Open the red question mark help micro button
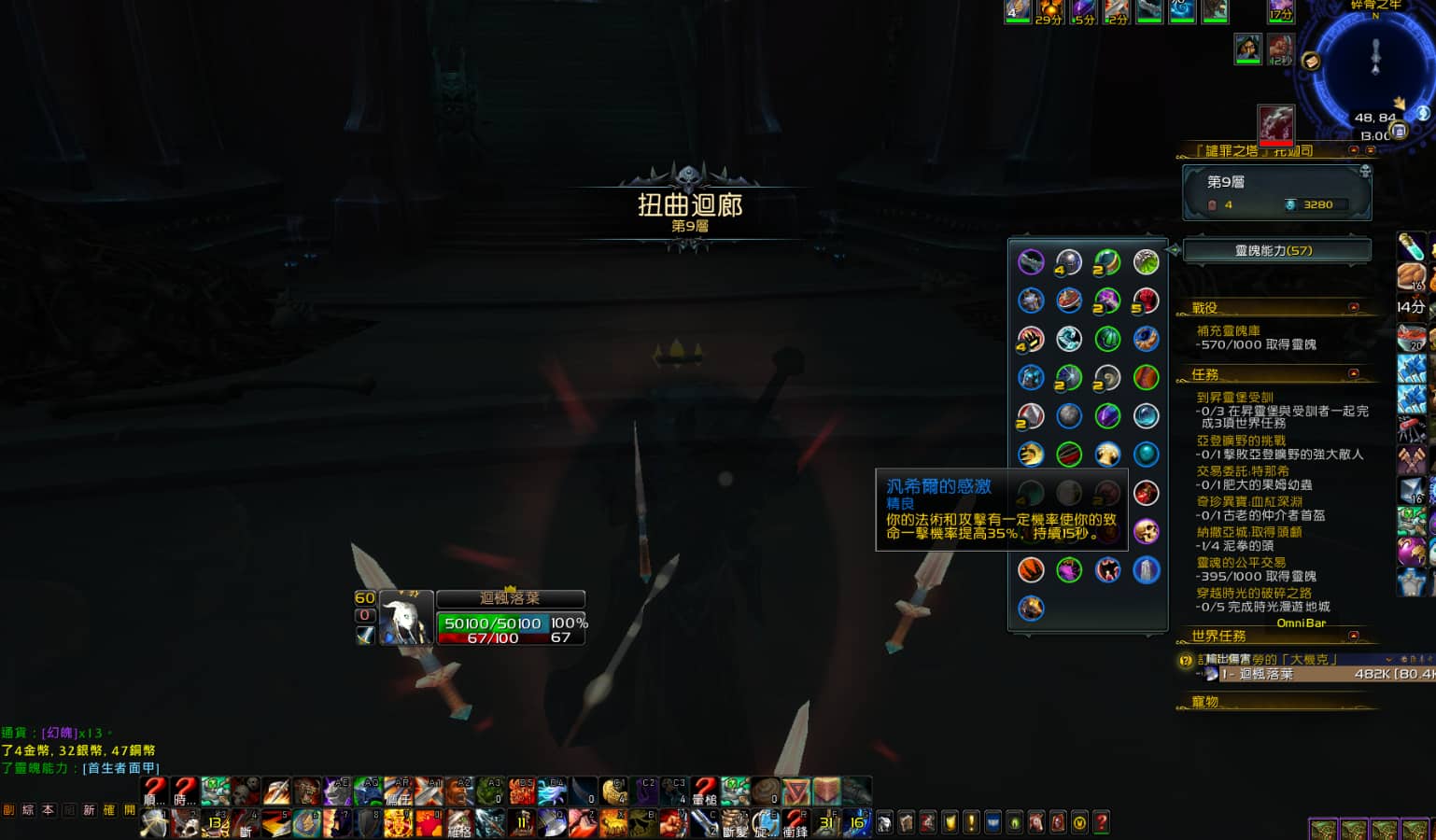The height and width of the screenshot is (840, 1436). (1102, 822)
